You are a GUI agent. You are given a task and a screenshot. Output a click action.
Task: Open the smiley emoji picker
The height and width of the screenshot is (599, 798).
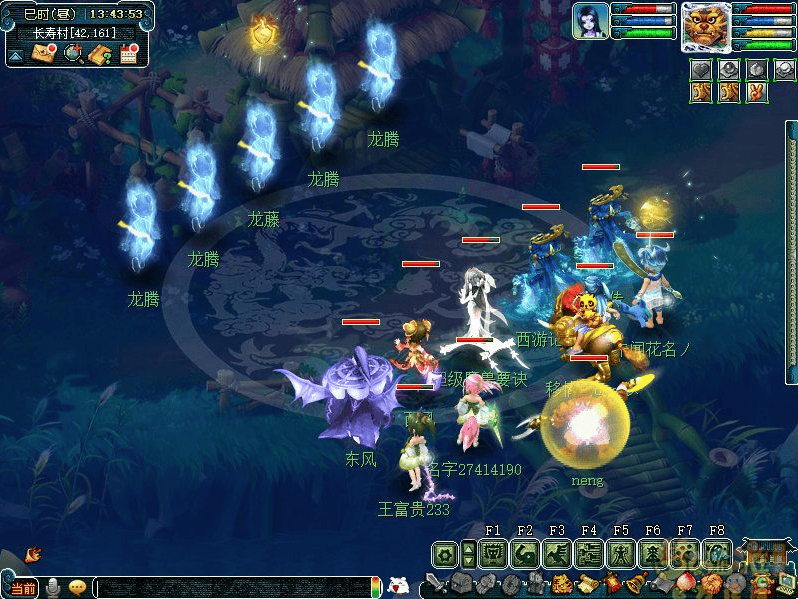(77, 588)
